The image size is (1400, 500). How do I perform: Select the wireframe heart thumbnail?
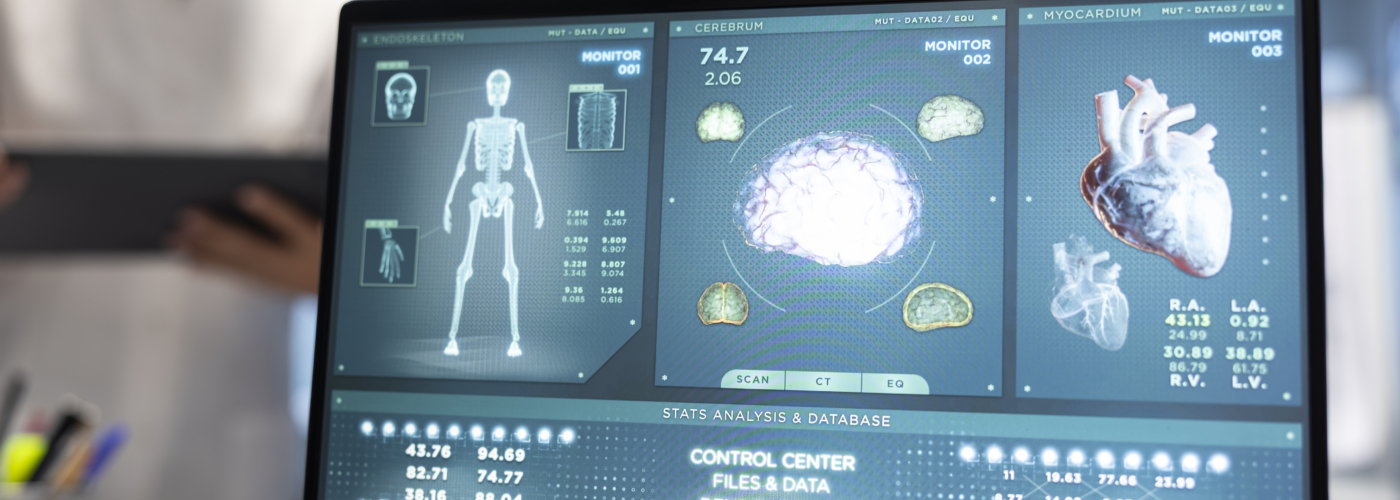1090,293
